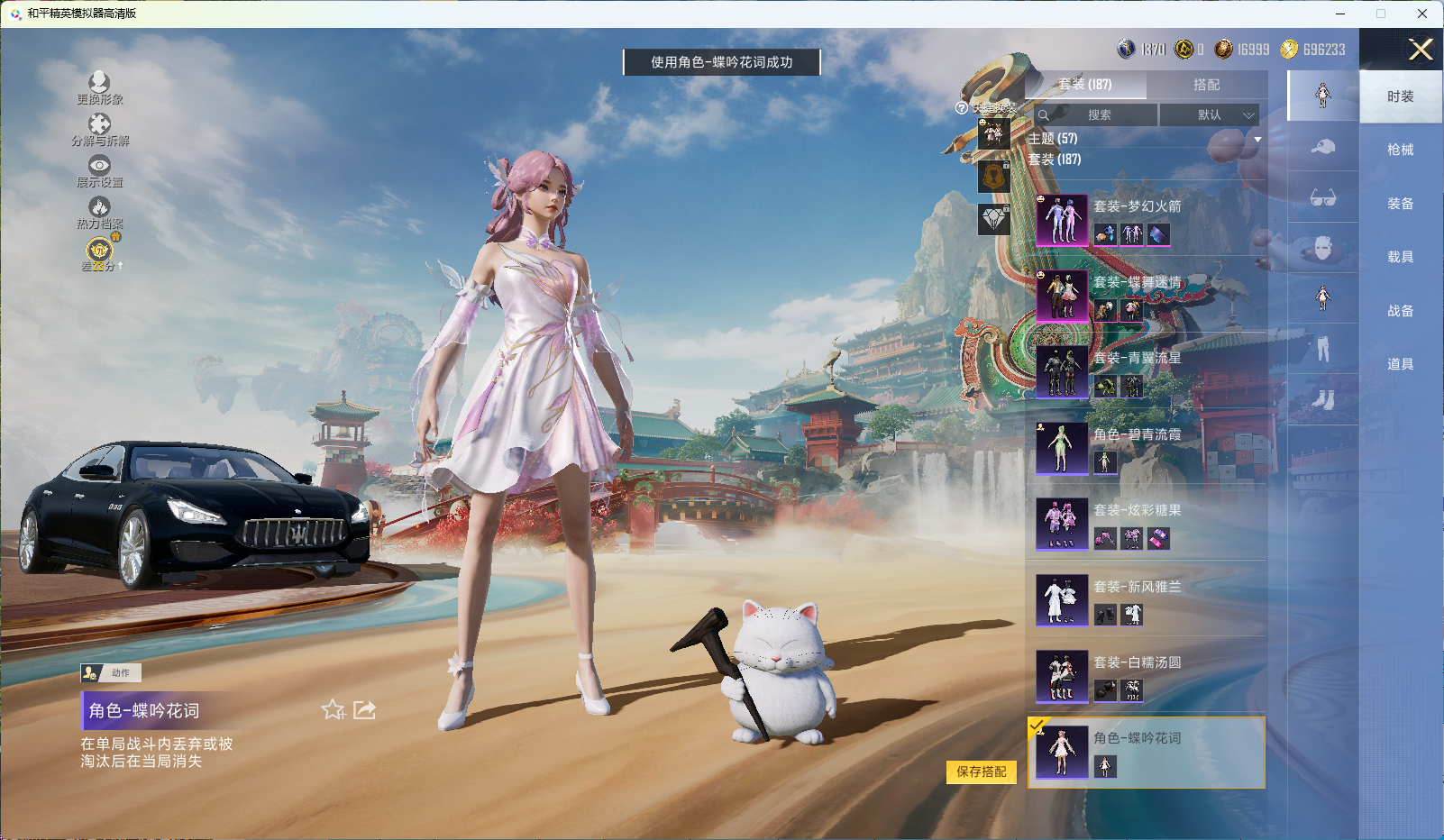1444x840 pixels.
Task: Switch to the 枪械 category tab
Action: [1400, 150]
